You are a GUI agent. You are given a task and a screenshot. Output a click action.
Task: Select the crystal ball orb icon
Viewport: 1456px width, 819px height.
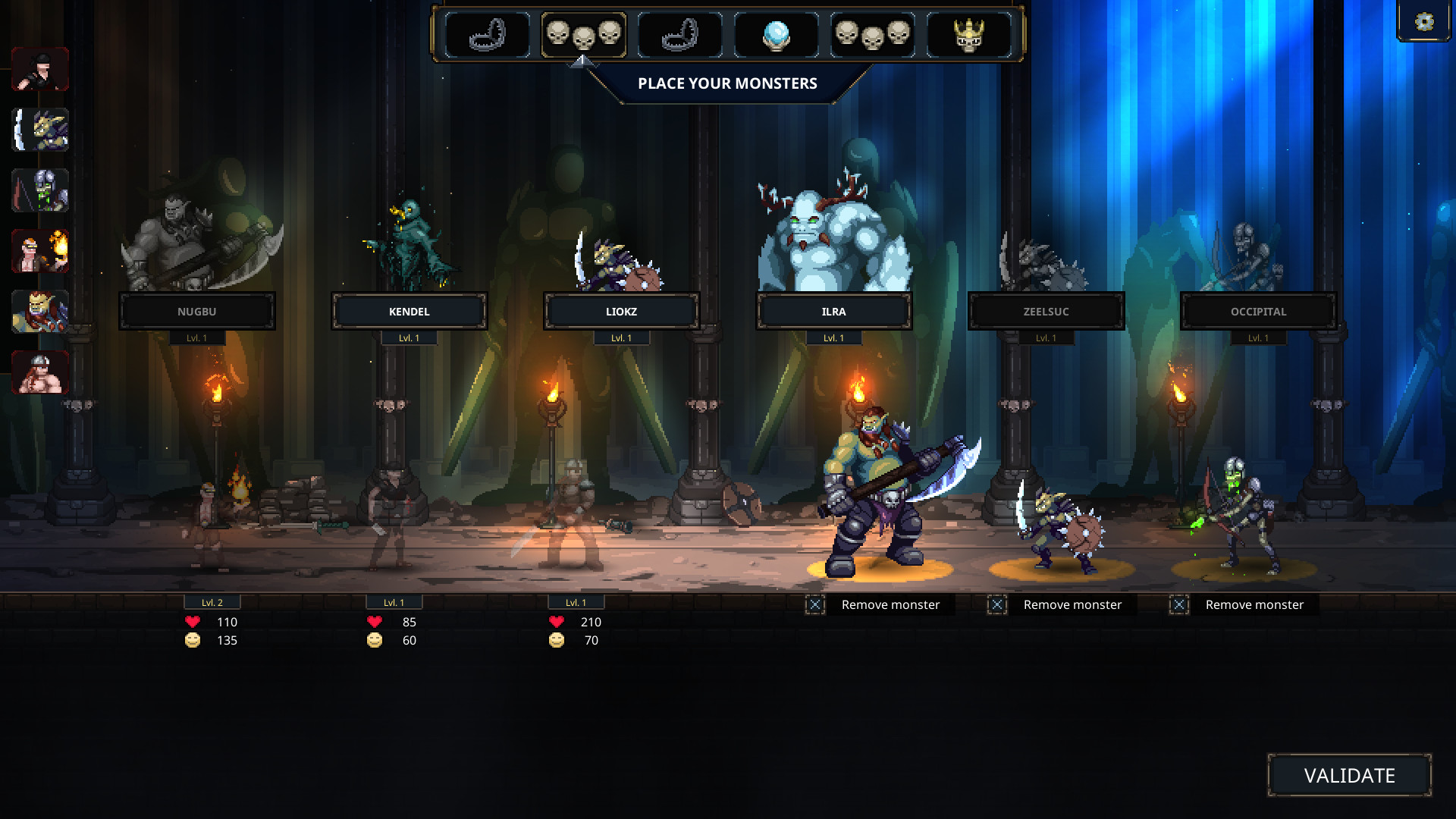[775, 33]
